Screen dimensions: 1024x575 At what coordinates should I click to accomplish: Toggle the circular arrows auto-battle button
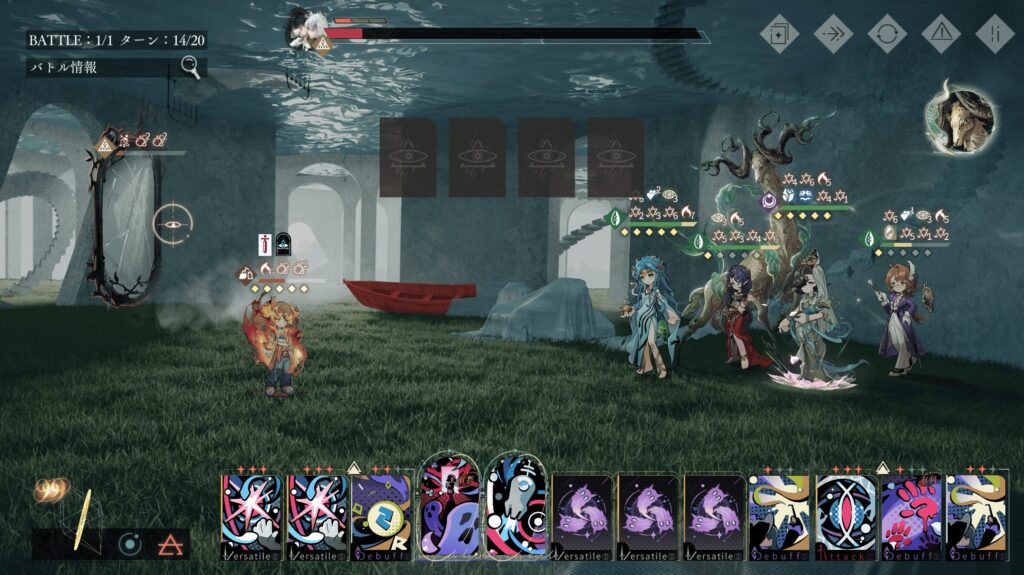(887, 33)
